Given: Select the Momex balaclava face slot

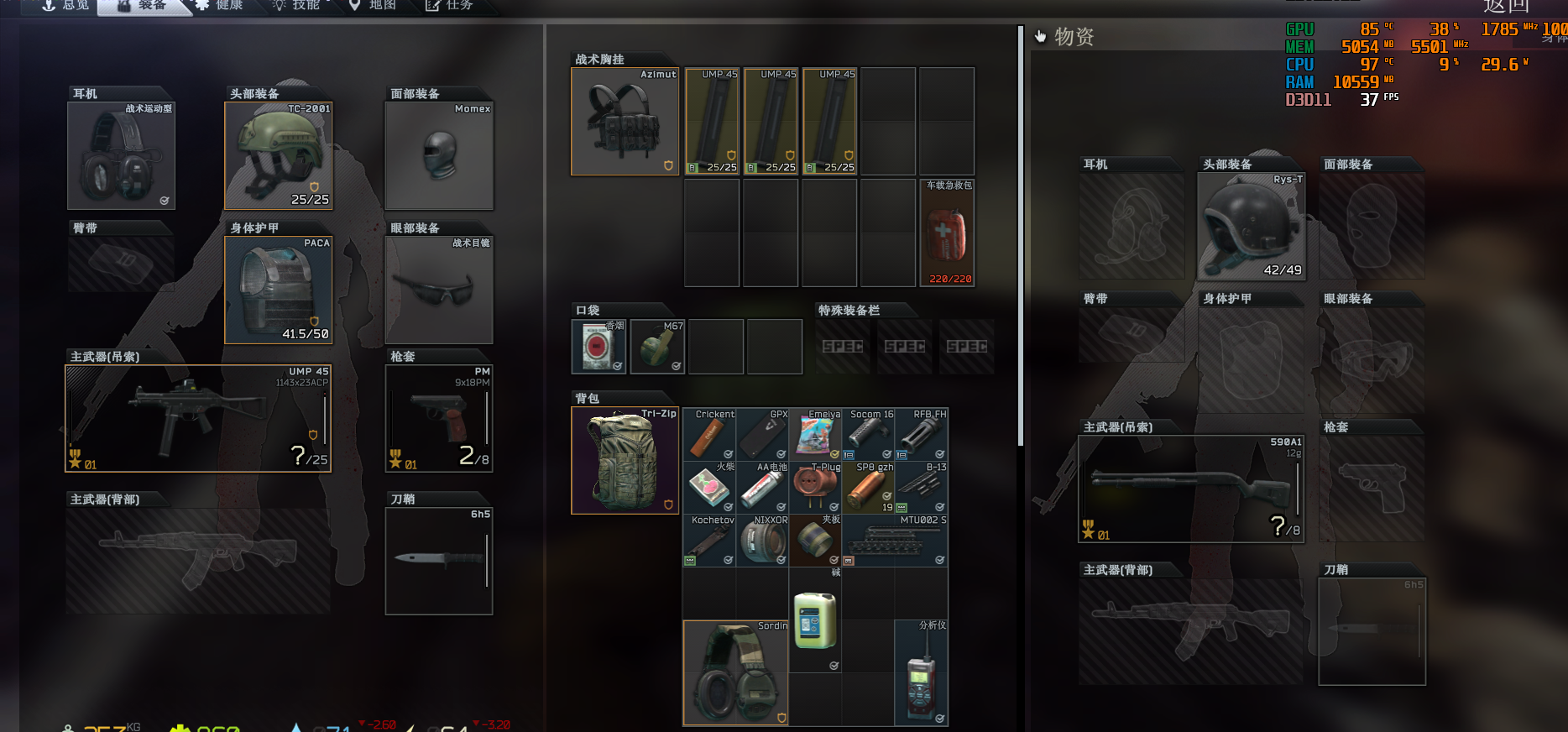Looking at the screenshot, I should (x=439, y=155).
